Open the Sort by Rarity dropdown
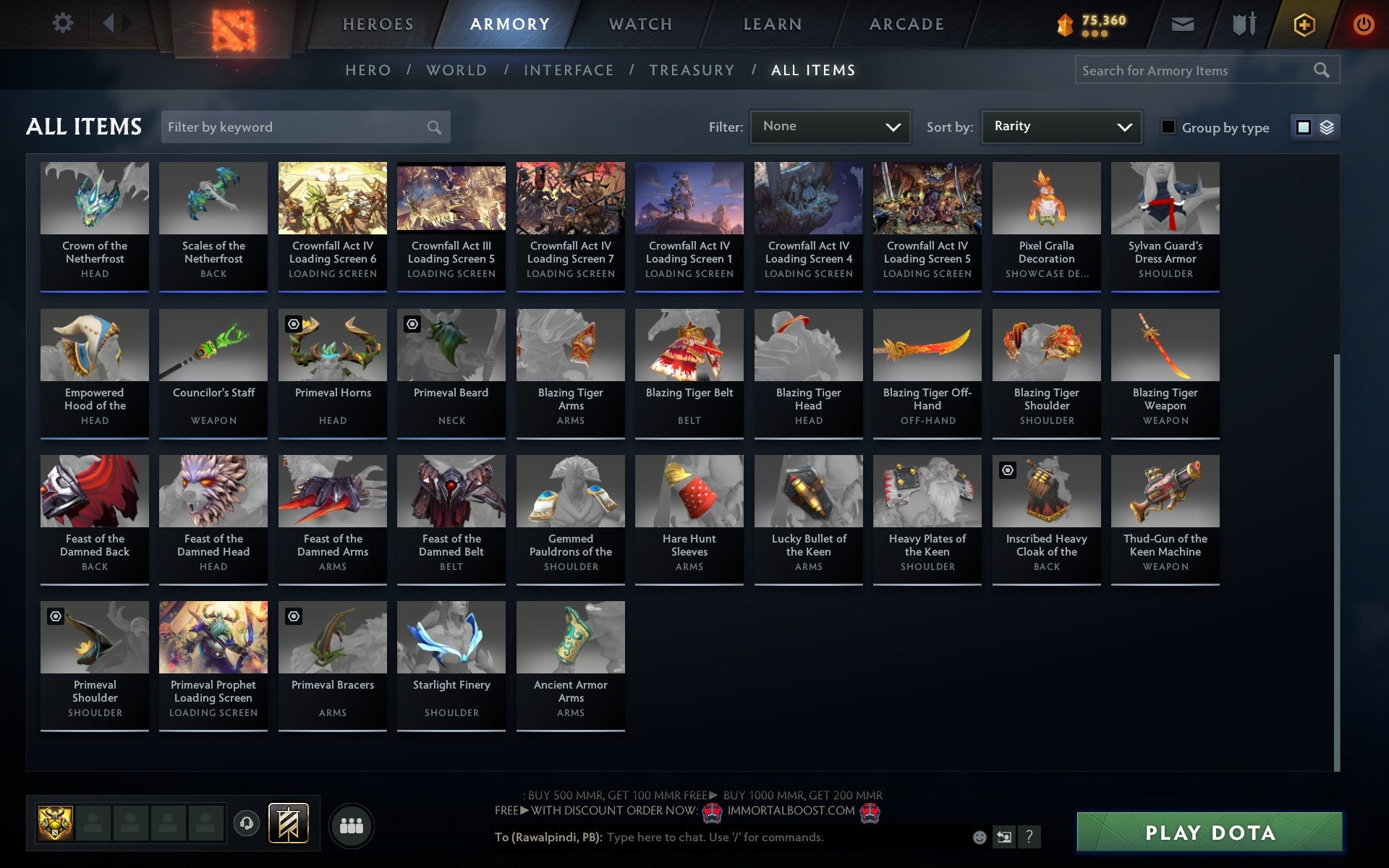The height and width of the screenshot is (868, 1389). 1061,127
